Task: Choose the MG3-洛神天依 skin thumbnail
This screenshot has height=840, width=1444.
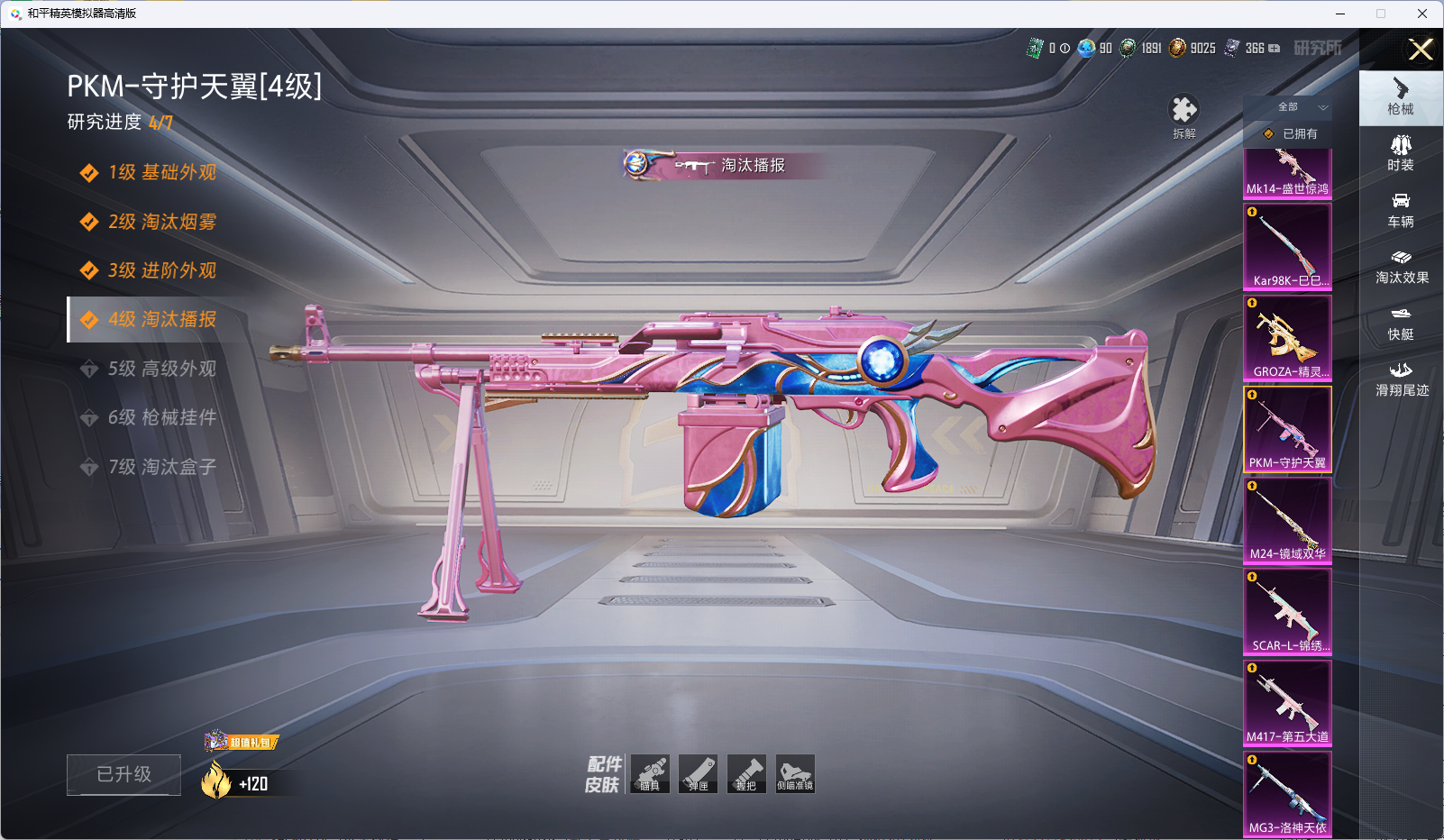Action: point(1287,793)
